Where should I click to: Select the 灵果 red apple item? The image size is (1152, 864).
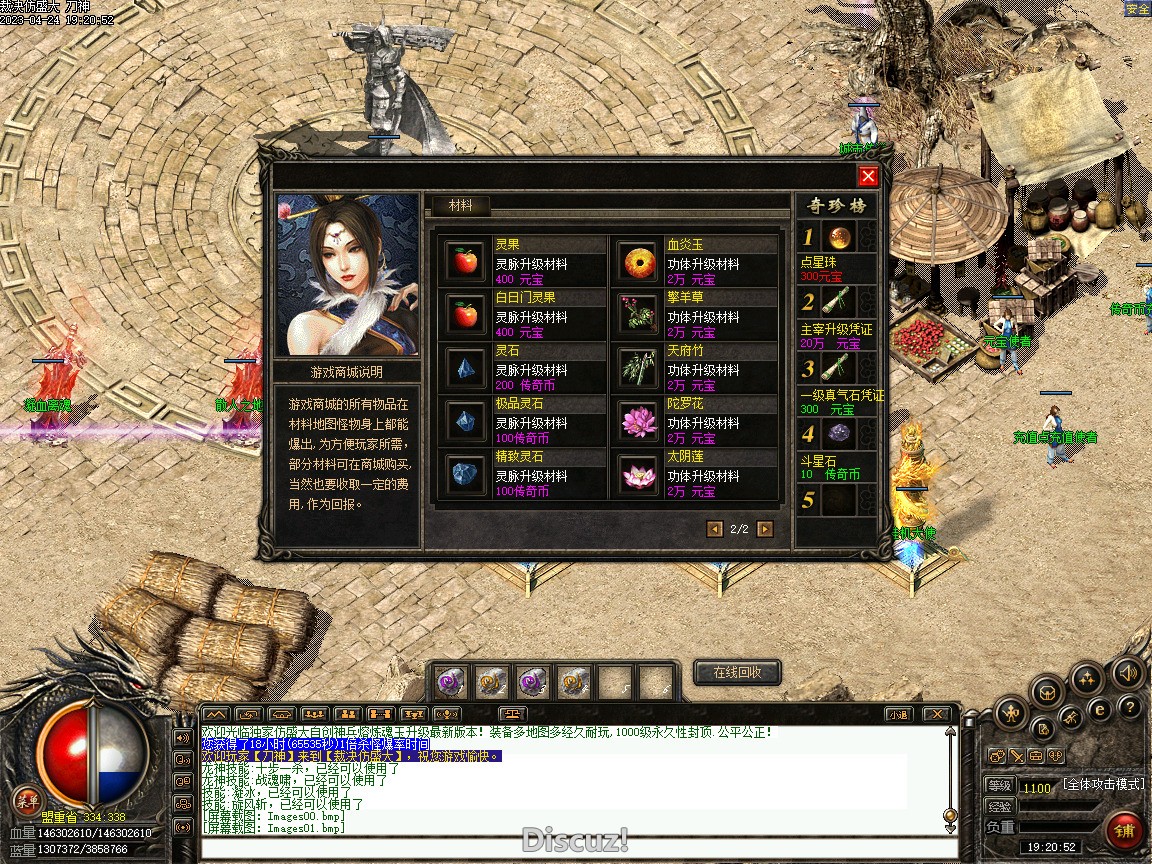(465, 262)
